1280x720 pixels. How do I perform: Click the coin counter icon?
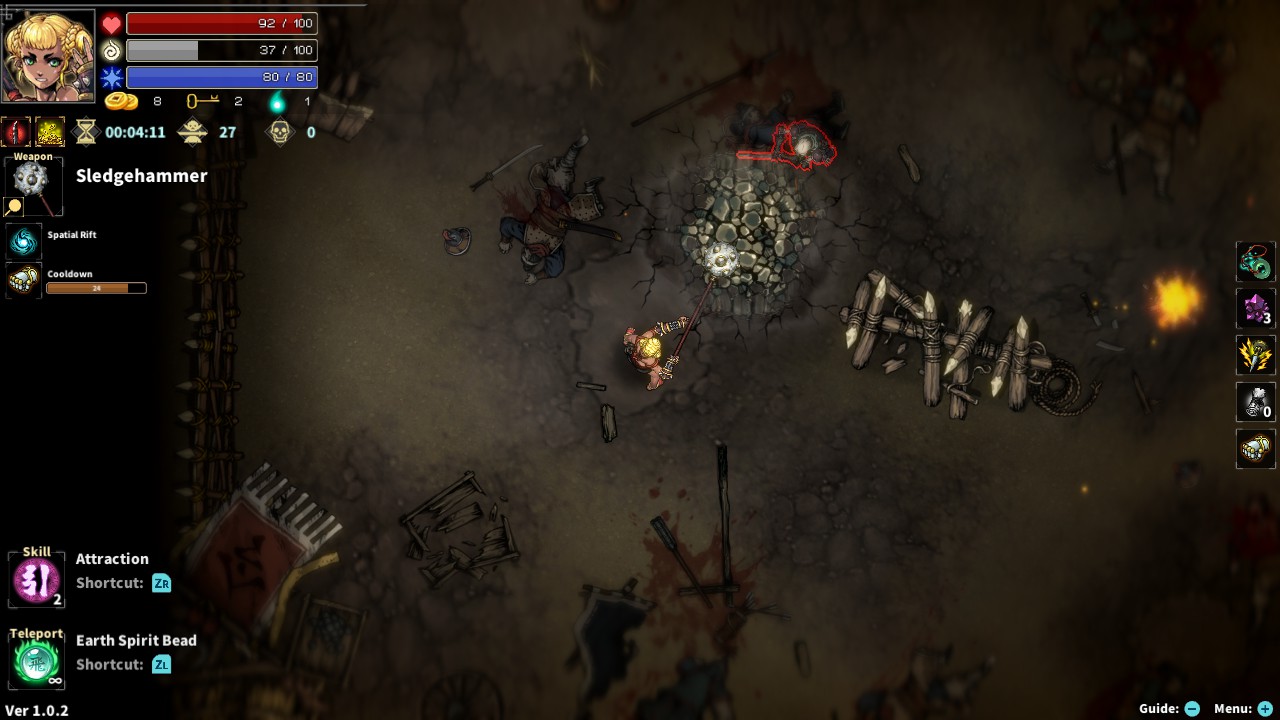(x=123, y=100)
